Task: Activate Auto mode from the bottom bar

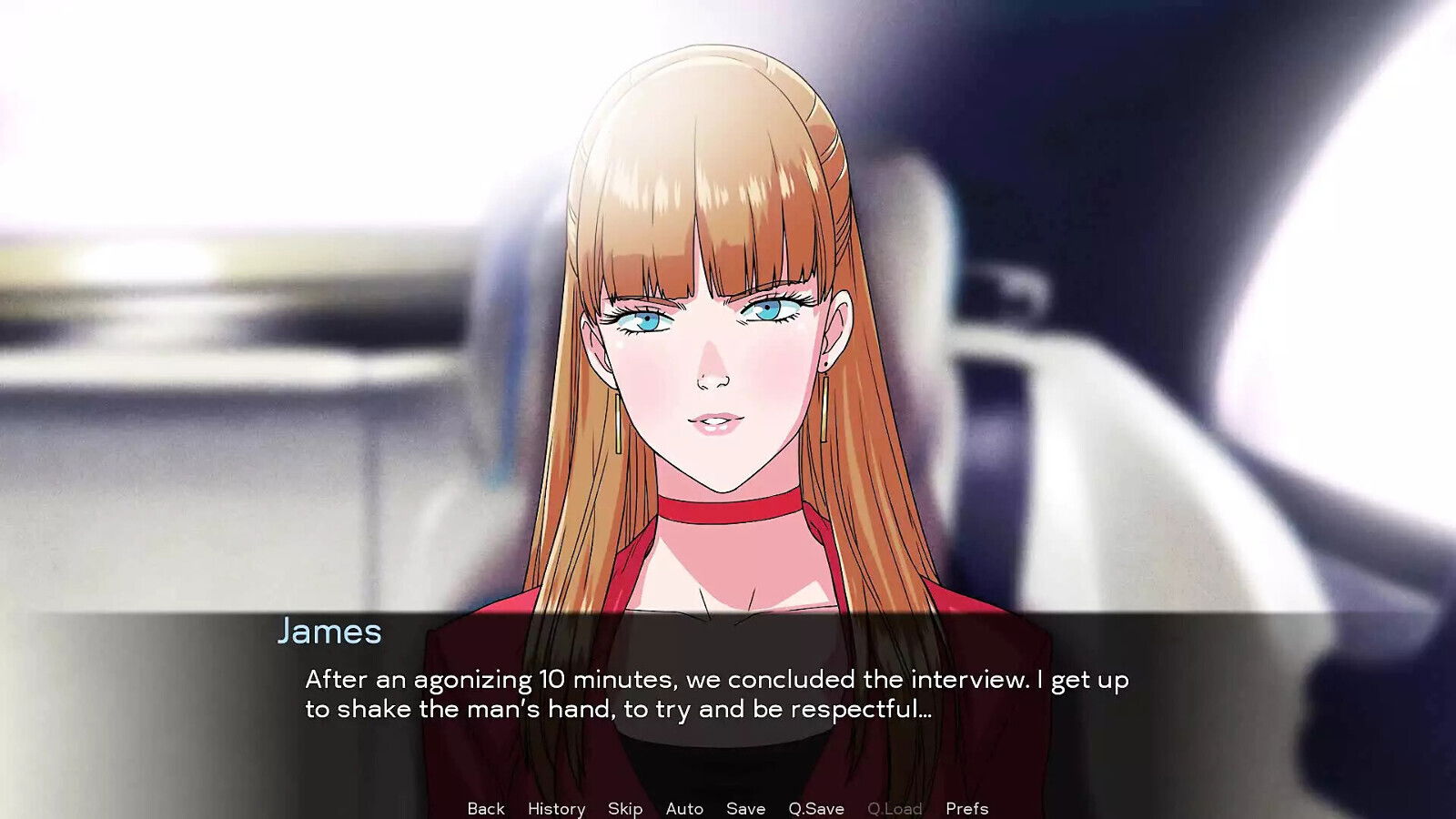Action: (684, 808)
